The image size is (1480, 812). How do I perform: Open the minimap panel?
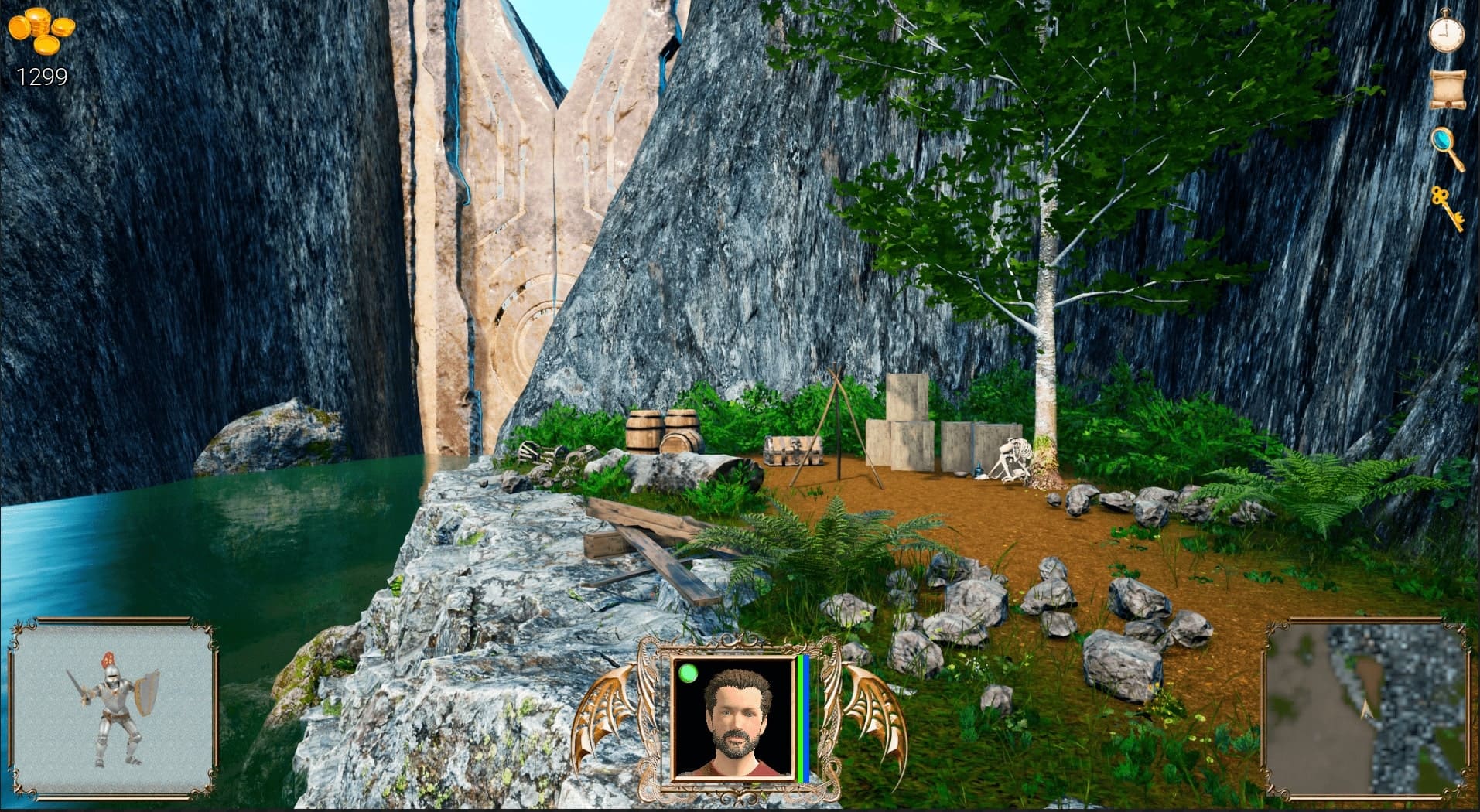(1365, 709)
